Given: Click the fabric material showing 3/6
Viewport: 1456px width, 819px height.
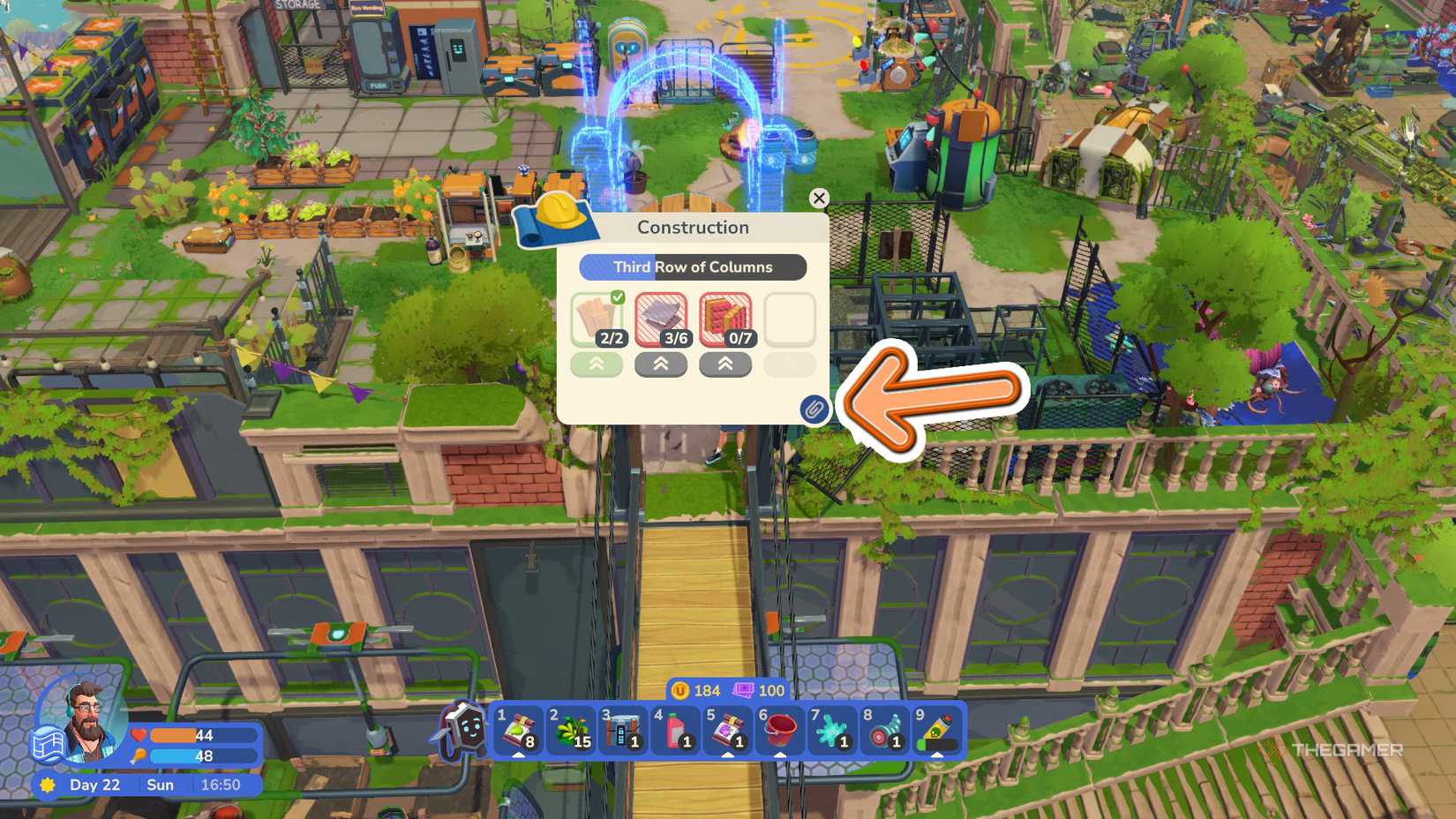Looking at the screenshot, I should 661,316.
